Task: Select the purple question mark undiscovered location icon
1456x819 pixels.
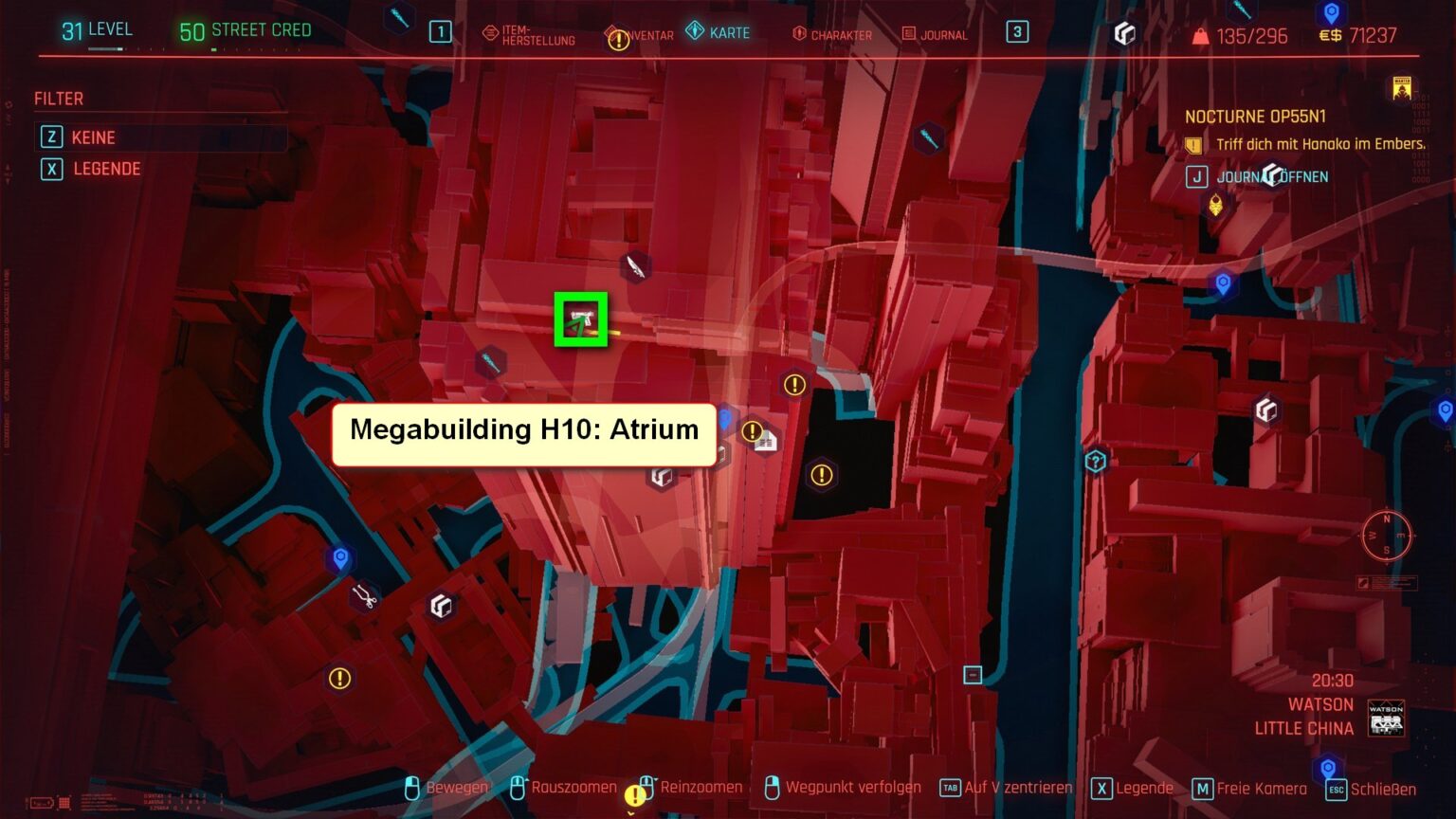Action: [x=1095, y=462]
